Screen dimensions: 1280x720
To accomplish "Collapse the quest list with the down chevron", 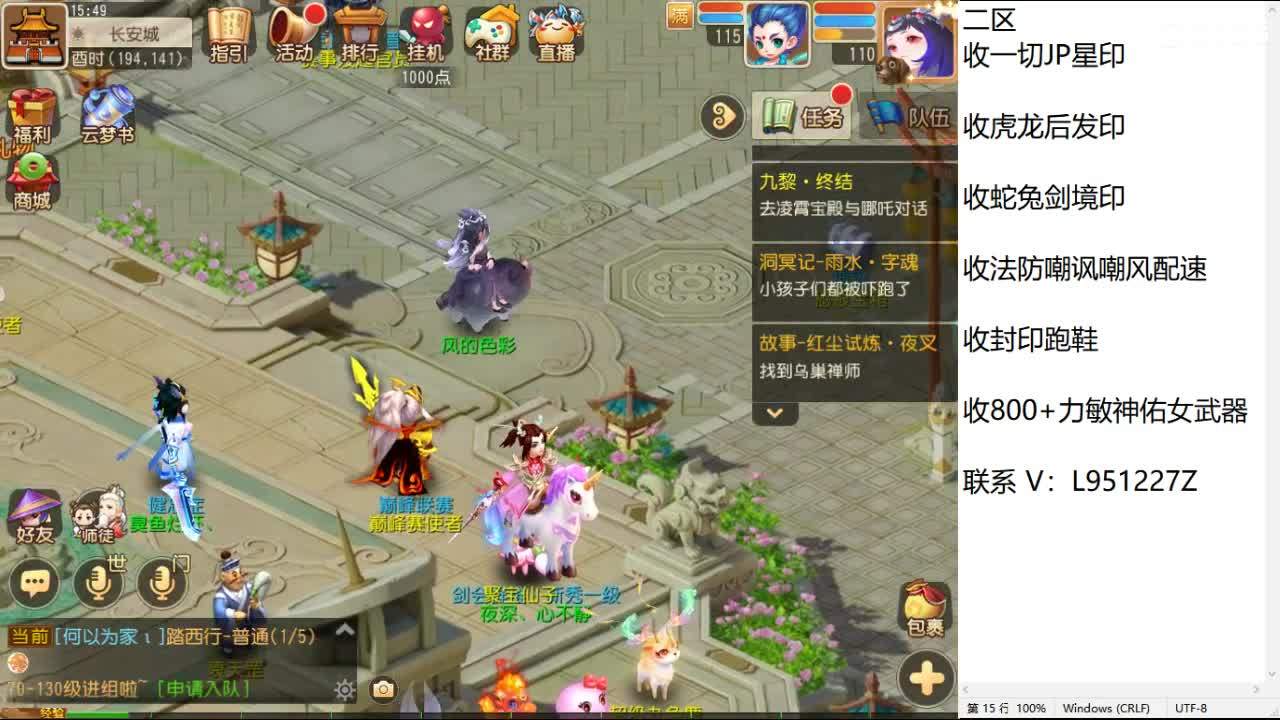I will [x=774, y=413].
